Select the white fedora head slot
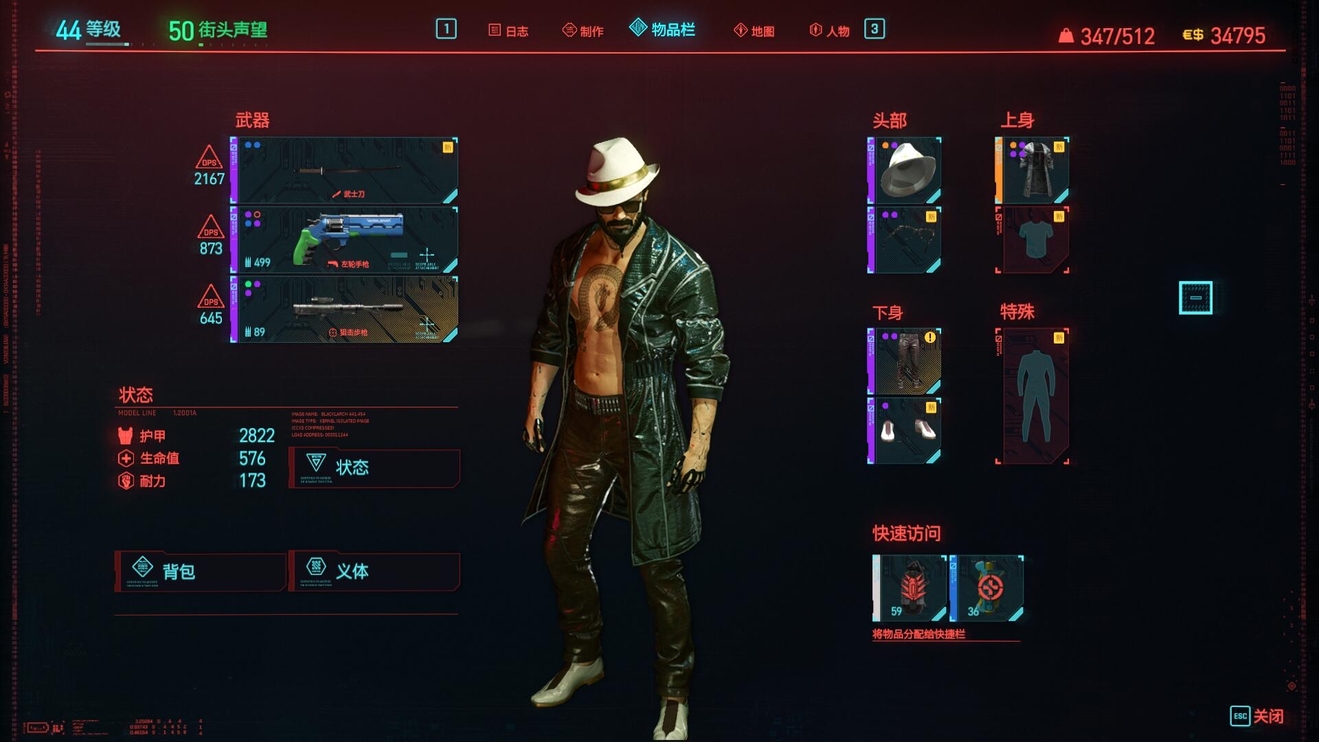This screenshot has width=1319, height=742. [905, 171]
